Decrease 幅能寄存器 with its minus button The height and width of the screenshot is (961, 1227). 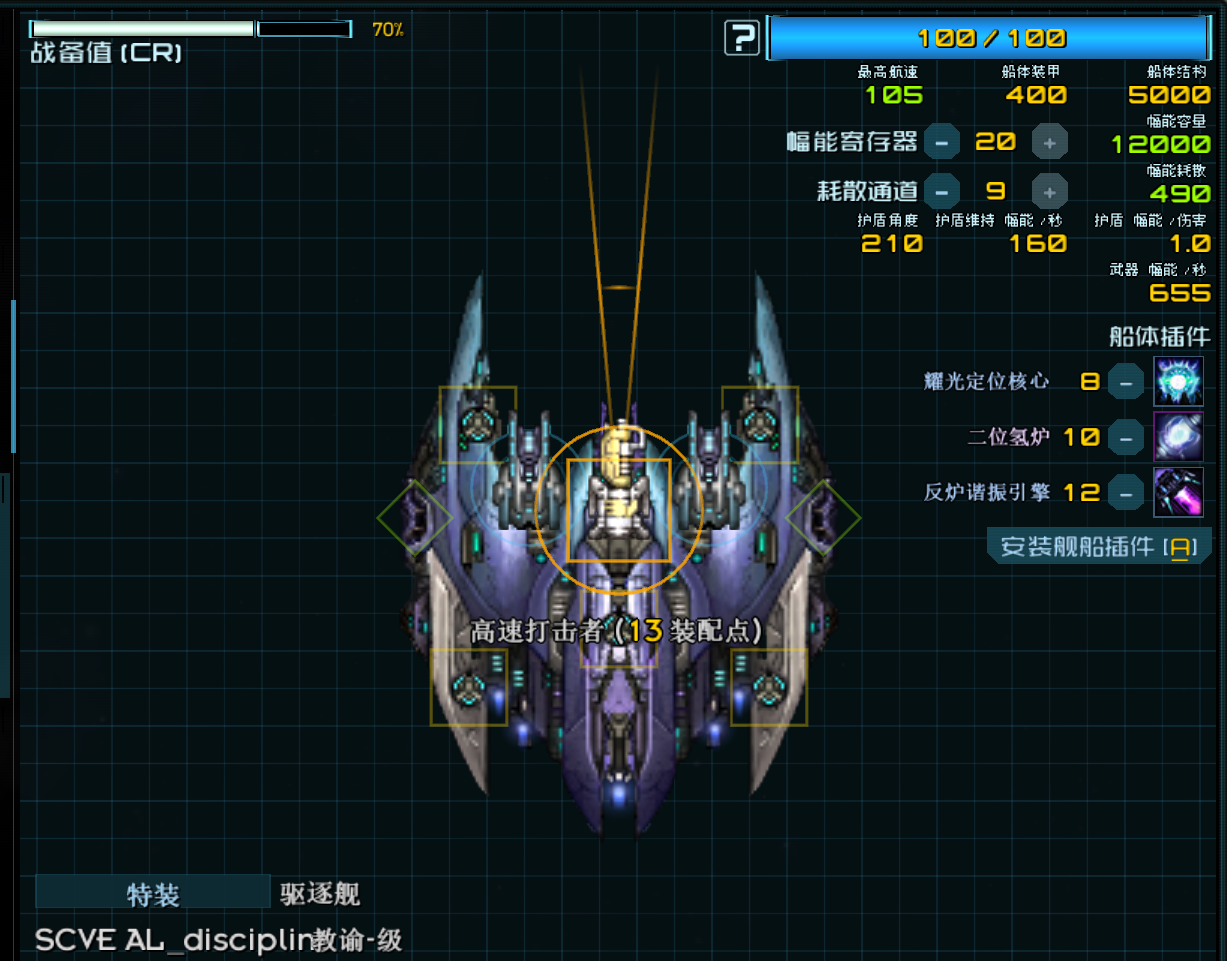pyautogui.click(x=941, y=143)
